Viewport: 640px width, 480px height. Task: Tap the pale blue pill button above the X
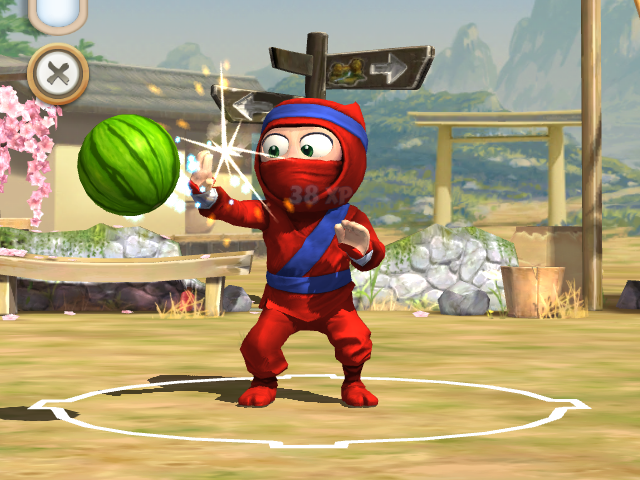tap(58, 13)
